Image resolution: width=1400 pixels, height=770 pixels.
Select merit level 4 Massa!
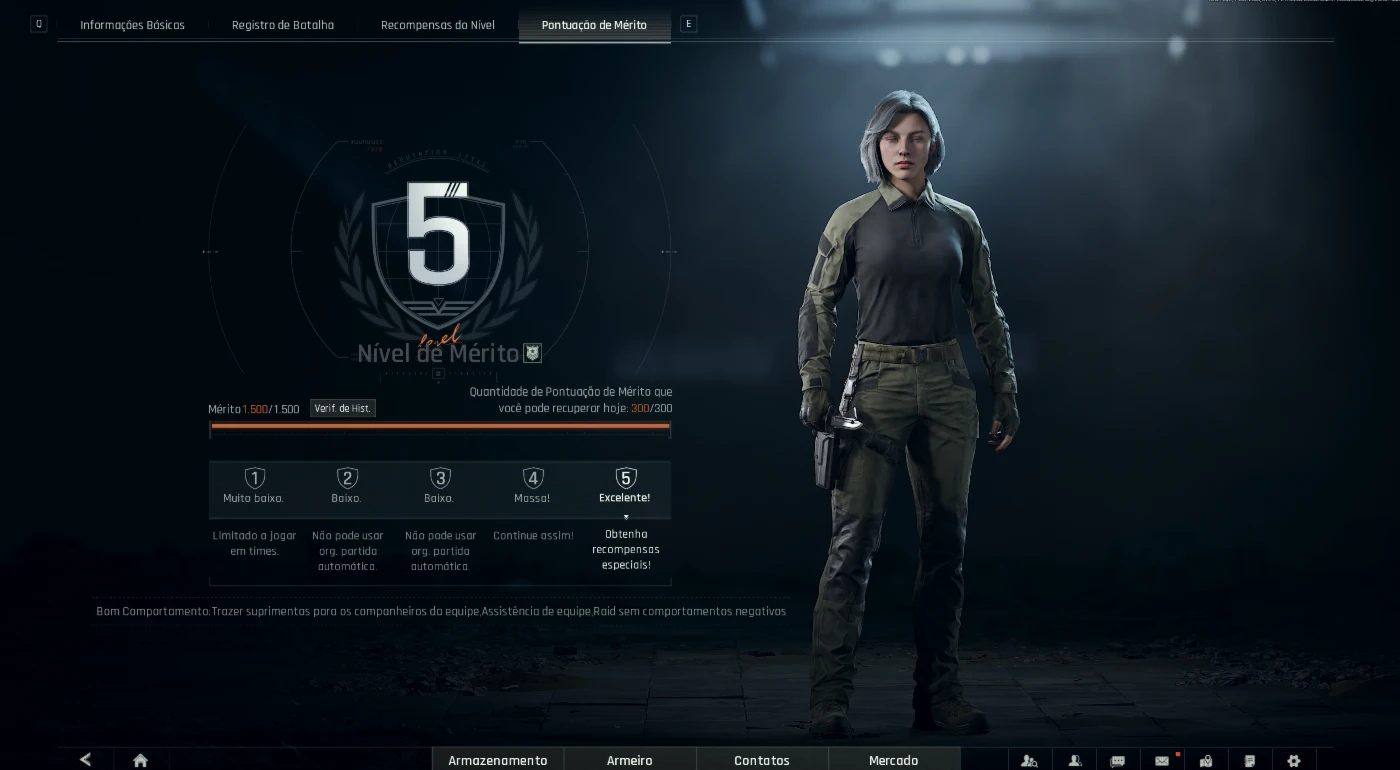[533, 486]
